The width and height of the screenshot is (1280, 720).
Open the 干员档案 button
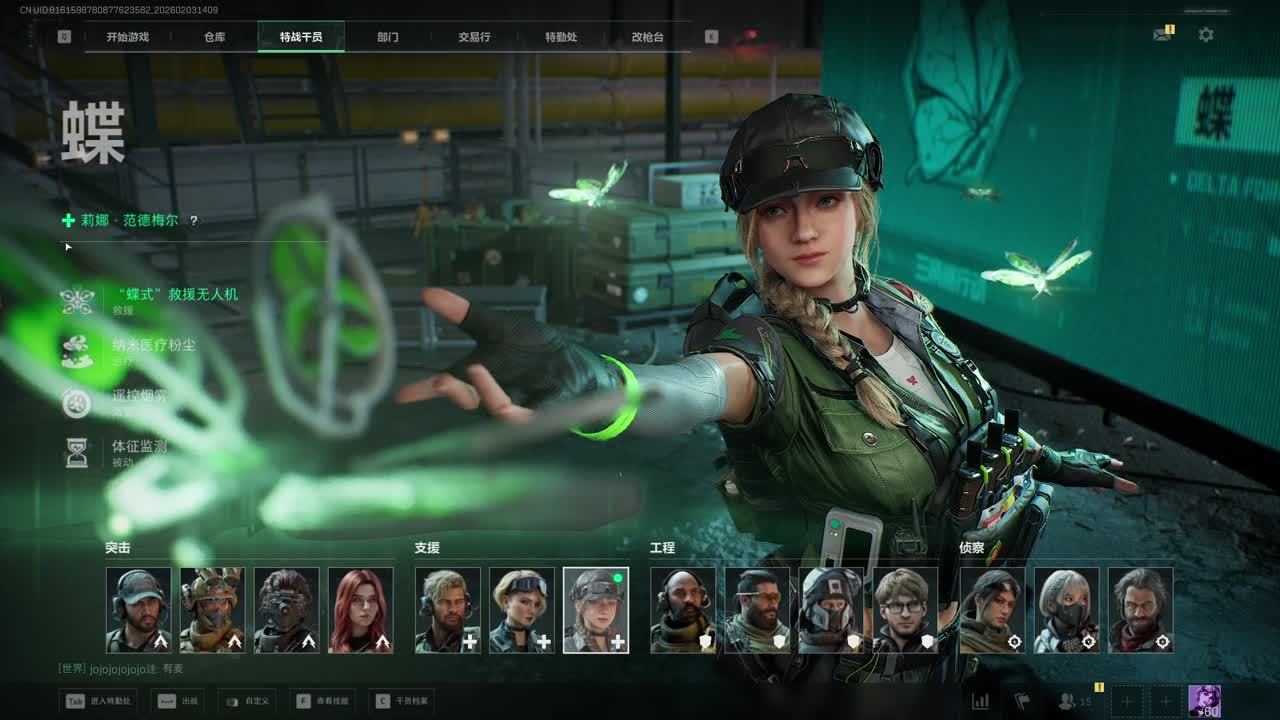401,701
